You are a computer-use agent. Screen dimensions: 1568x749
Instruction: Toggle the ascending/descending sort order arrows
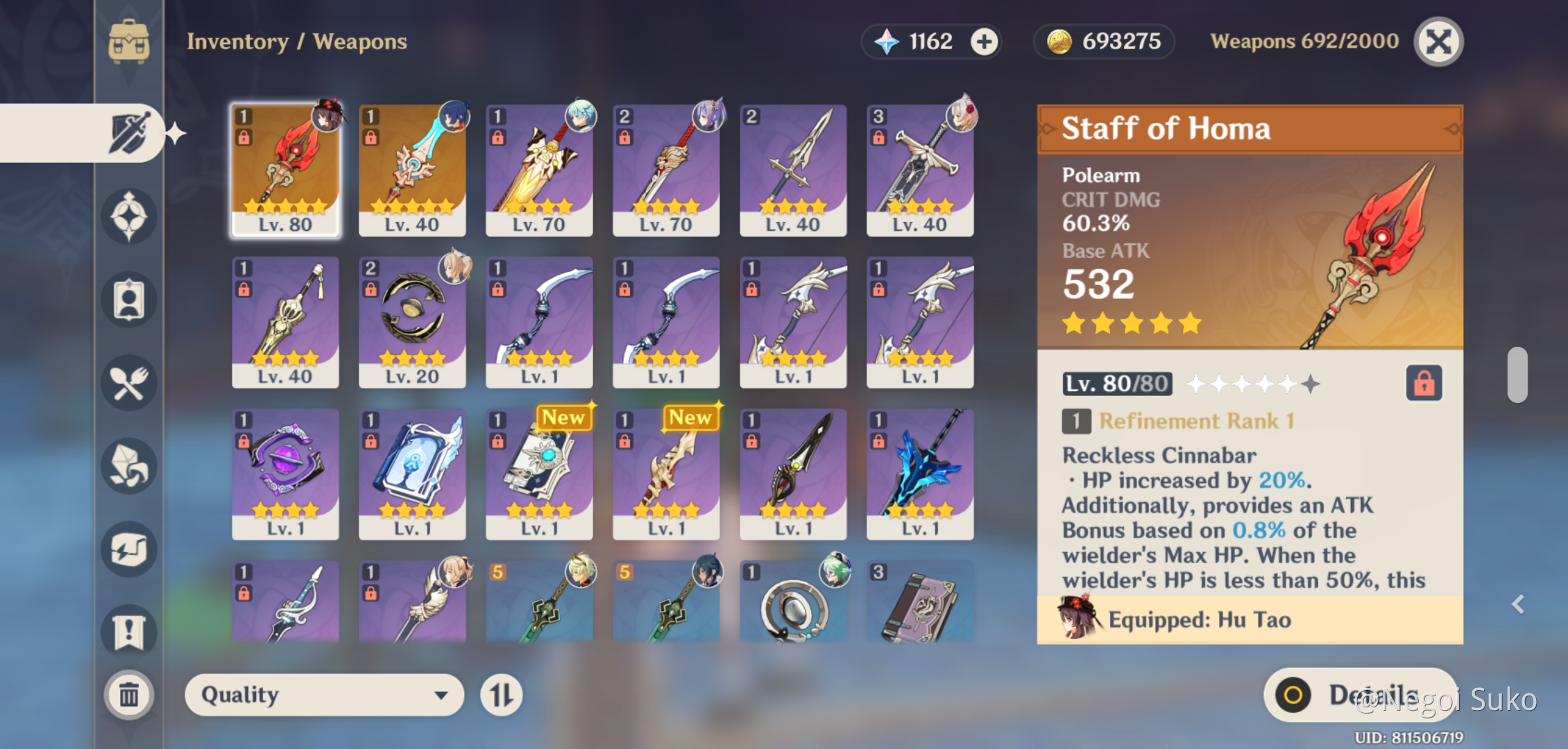coord(502,694)
